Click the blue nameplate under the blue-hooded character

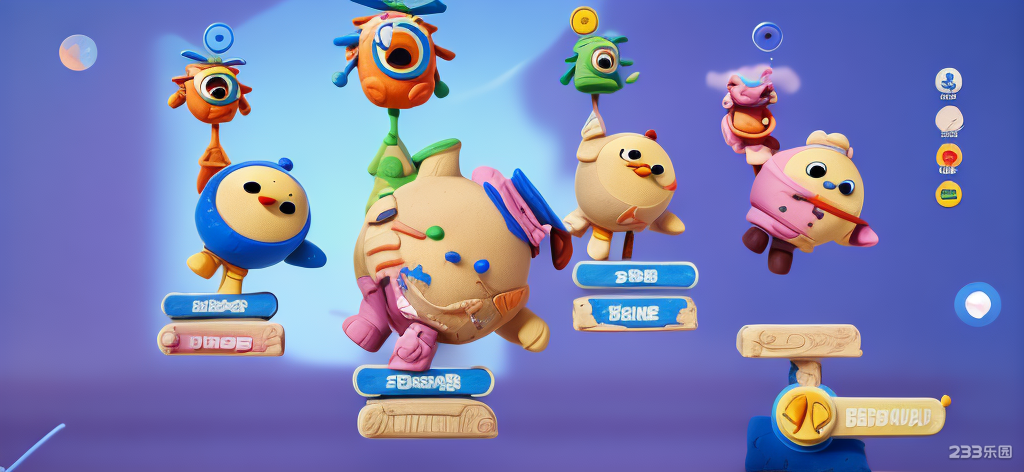(x=220, y=305)
